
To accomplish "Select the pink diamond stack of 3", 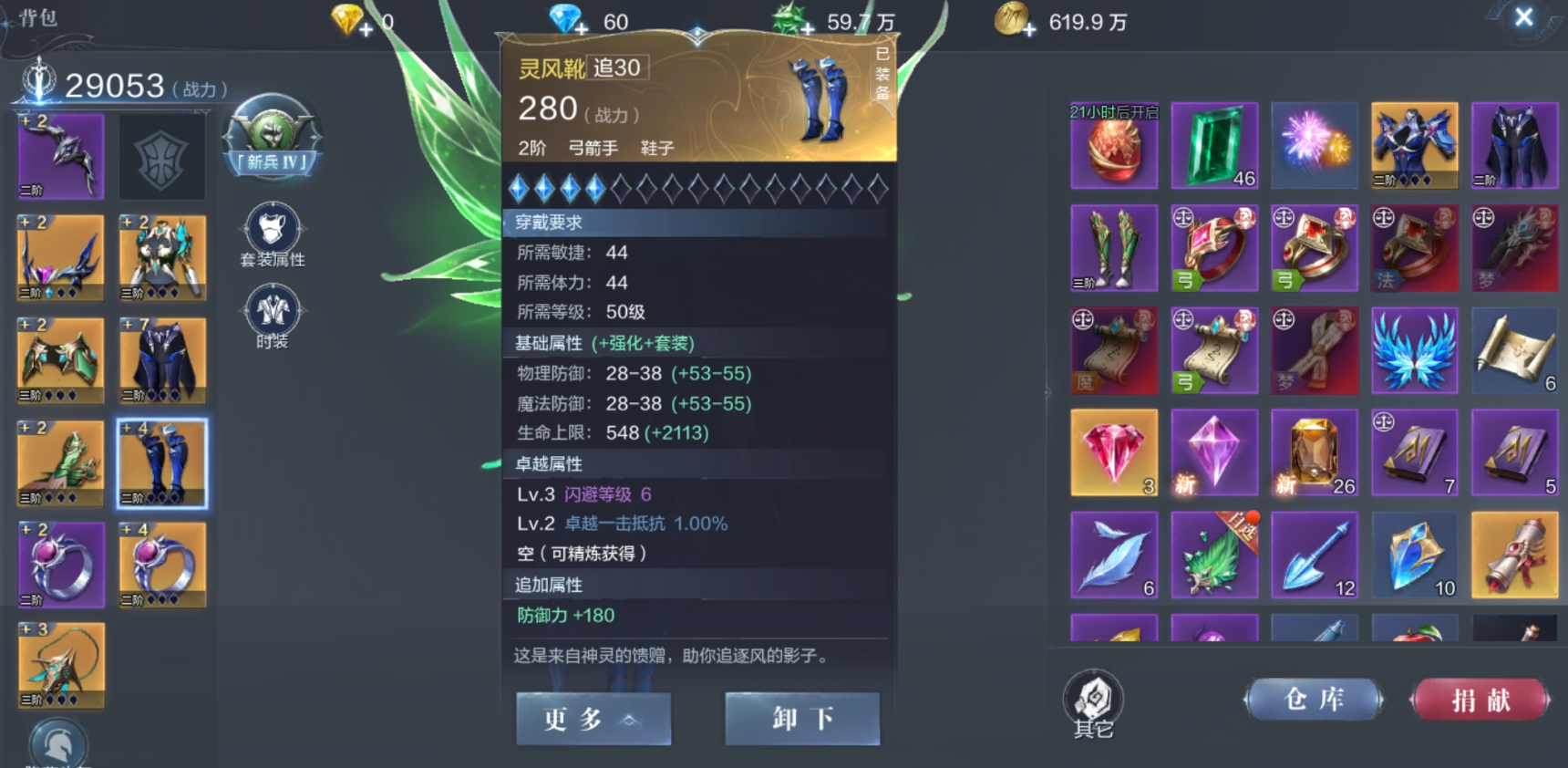I will pyautogui.click(x=1113, y=452).
